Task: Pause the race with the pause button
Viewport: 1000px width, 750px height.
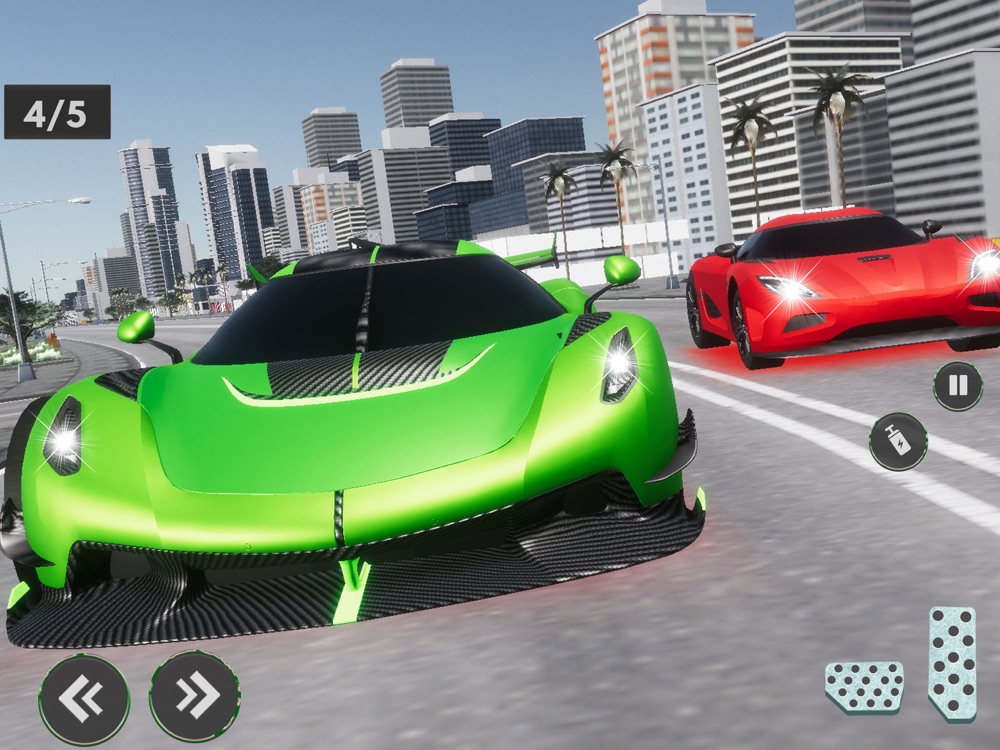Action: click(x=957, y=386)
